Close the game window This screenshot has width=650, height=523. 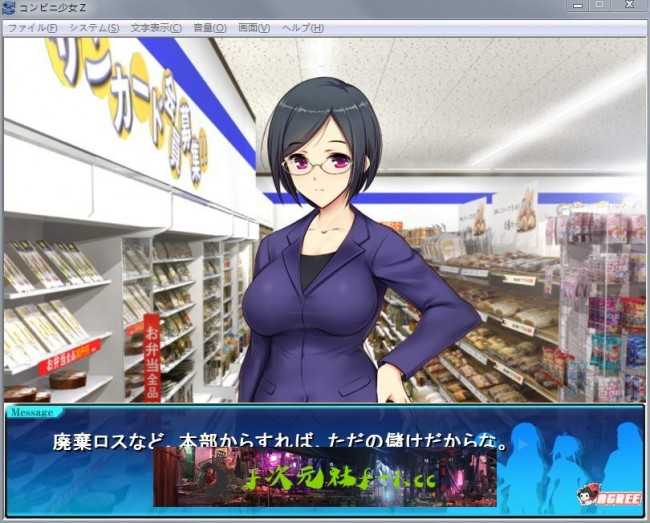pos(630,6)
